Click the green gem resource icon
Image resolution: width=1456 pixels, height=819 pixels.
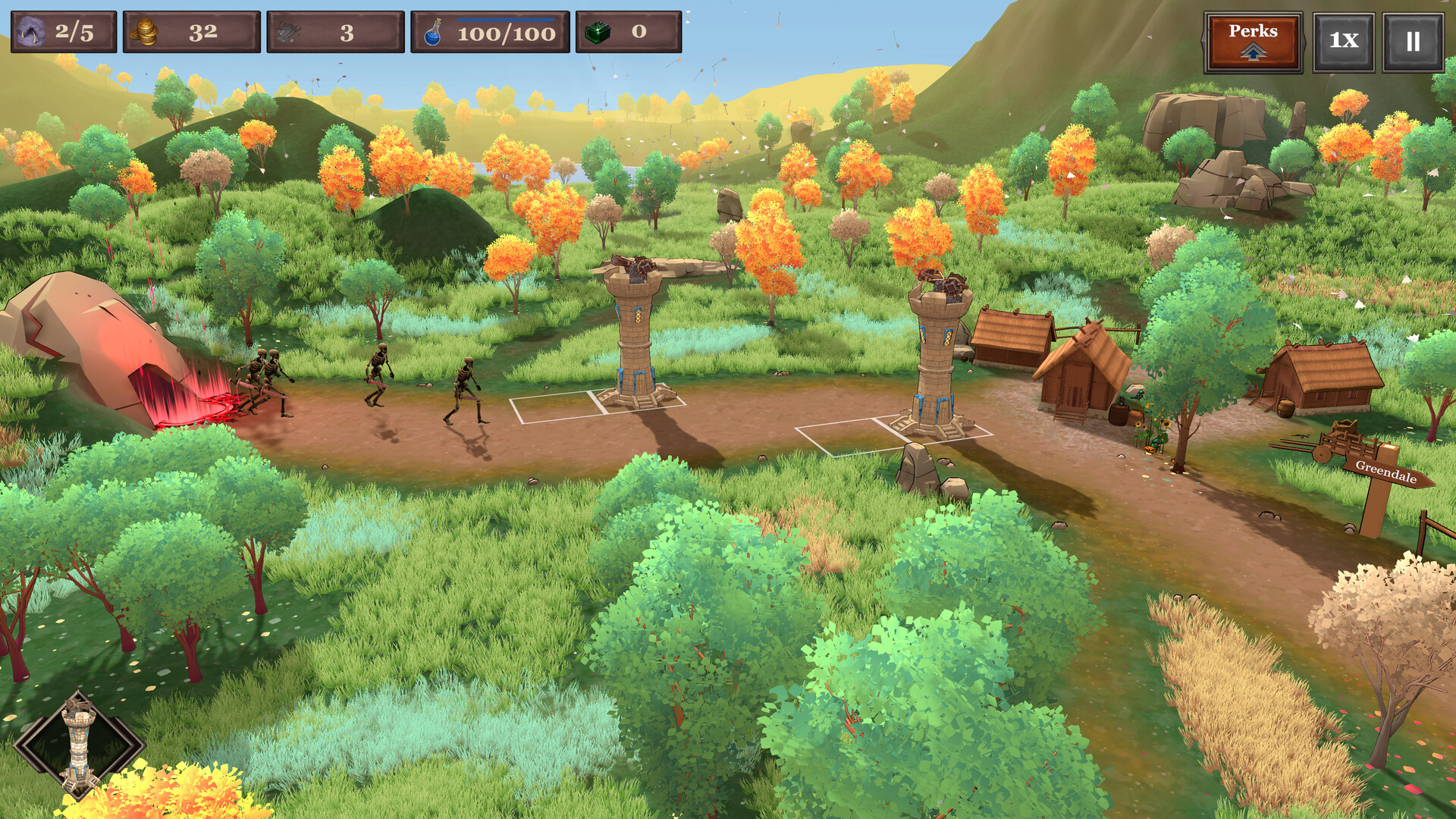click(598, 32)
